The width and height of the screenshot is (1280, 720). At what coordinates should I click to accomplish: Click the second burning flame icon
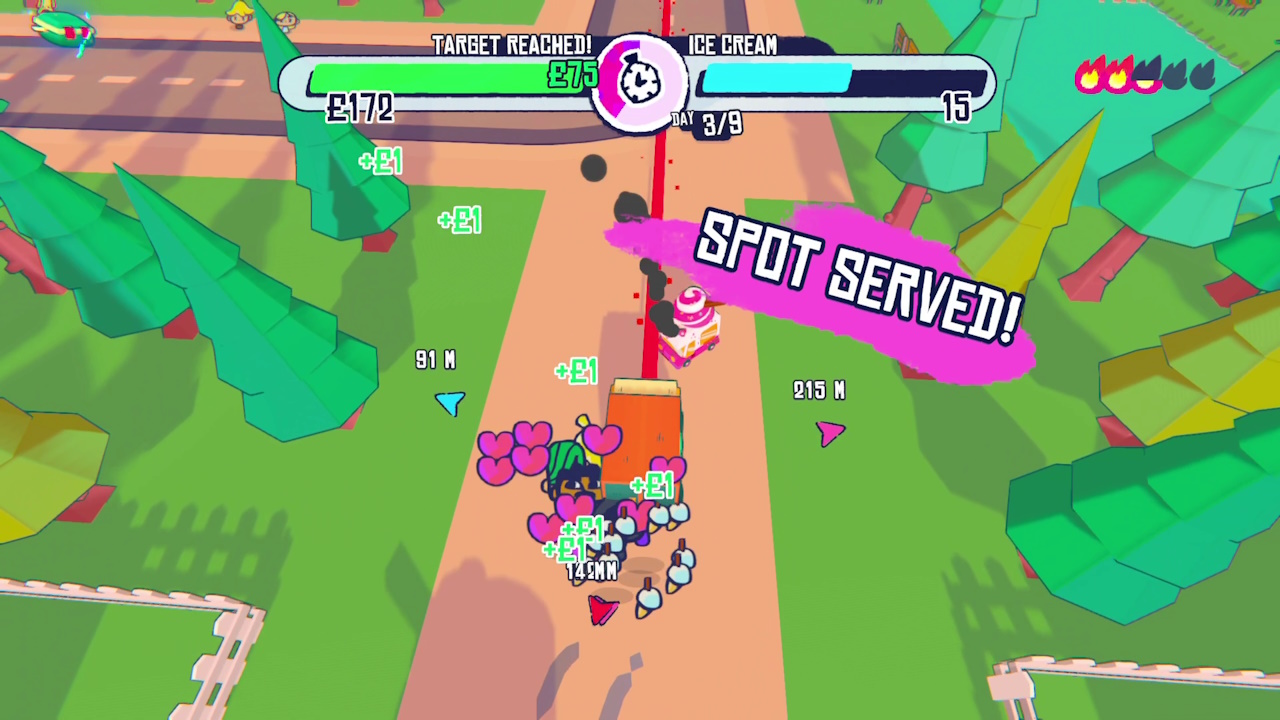coord(1118,75)
